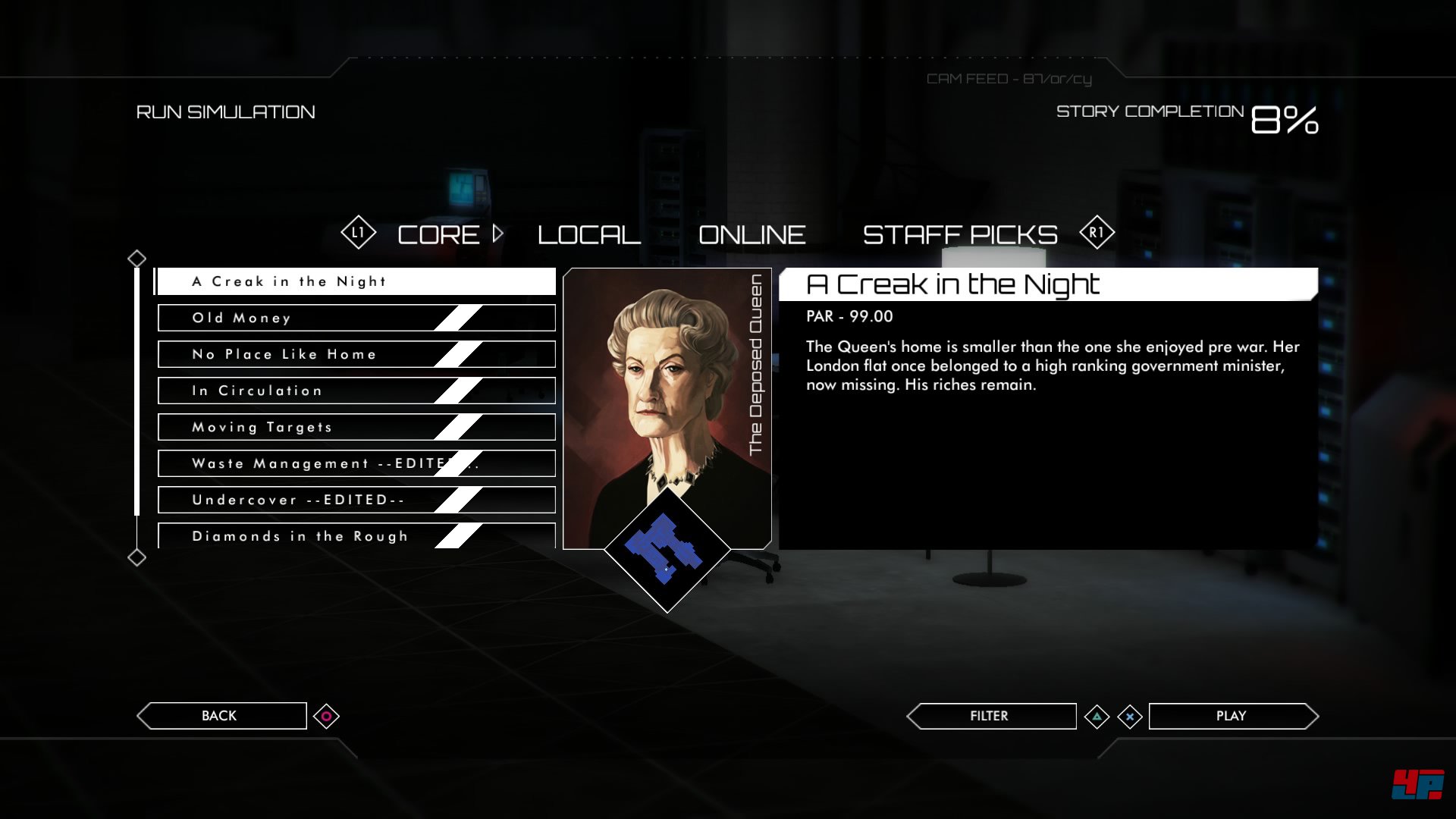Pick 'No Place Like Home' from the list
This screenshot has width=1456, height=819.
(x=355, y=354)
